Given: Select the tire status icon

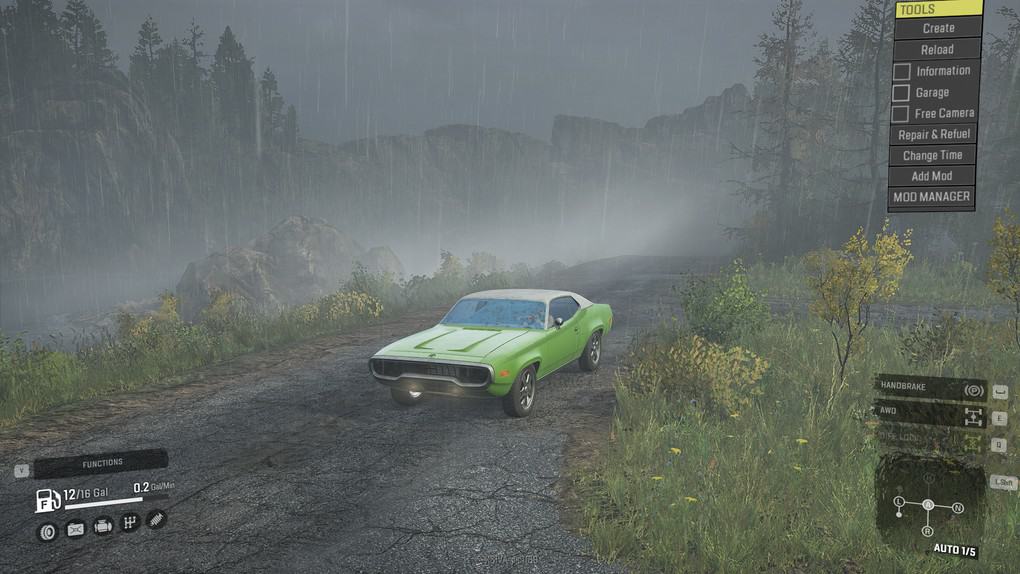Looking at the screenshot, I should [46, 532].
